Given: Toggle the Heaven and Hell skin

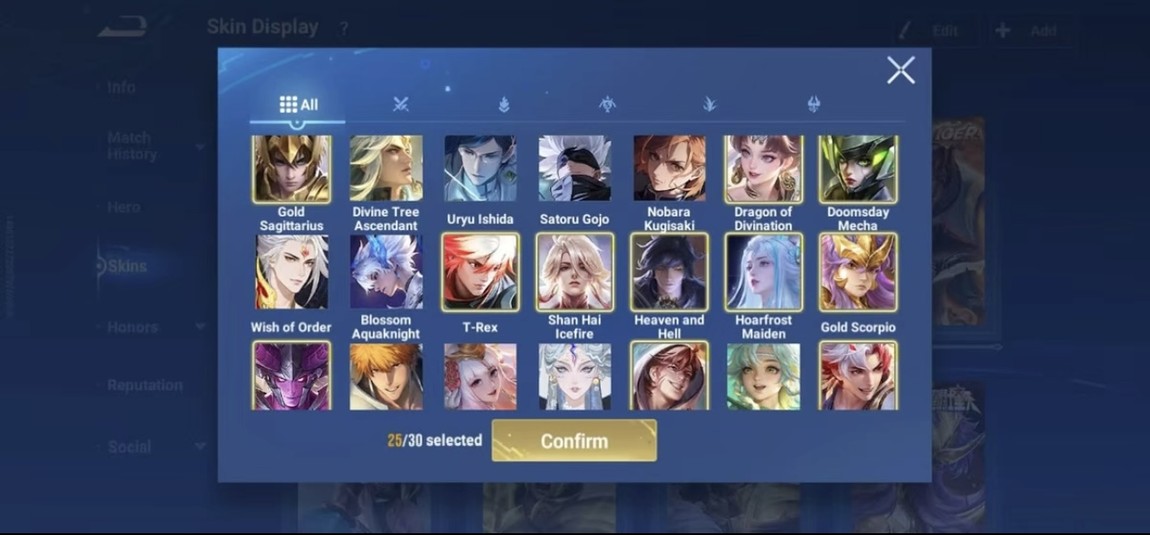Looking at the screenshot, I should click(x=669, y=272).
